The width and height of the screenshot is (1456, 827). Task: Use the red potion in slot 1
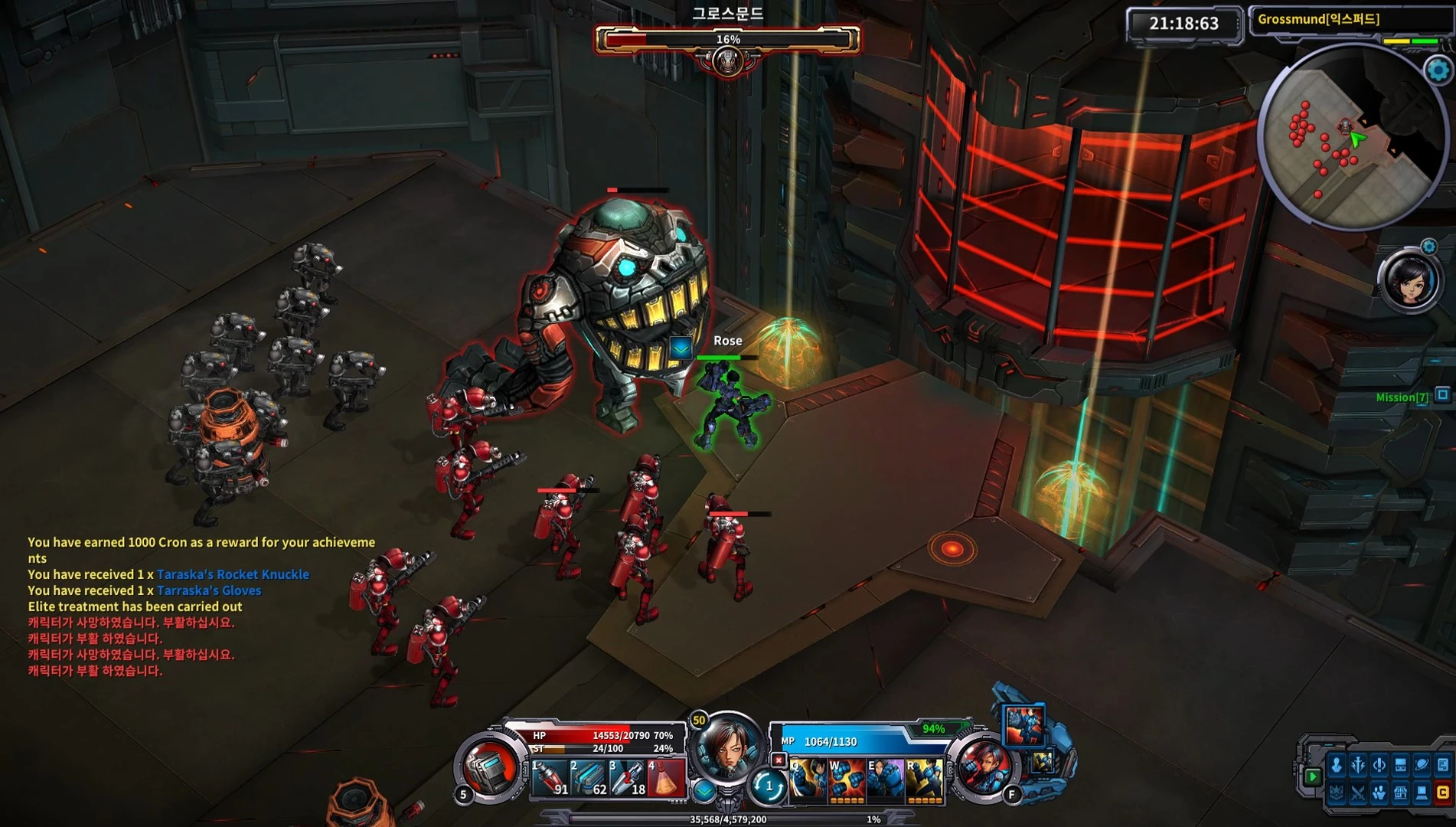coord(550,778)
